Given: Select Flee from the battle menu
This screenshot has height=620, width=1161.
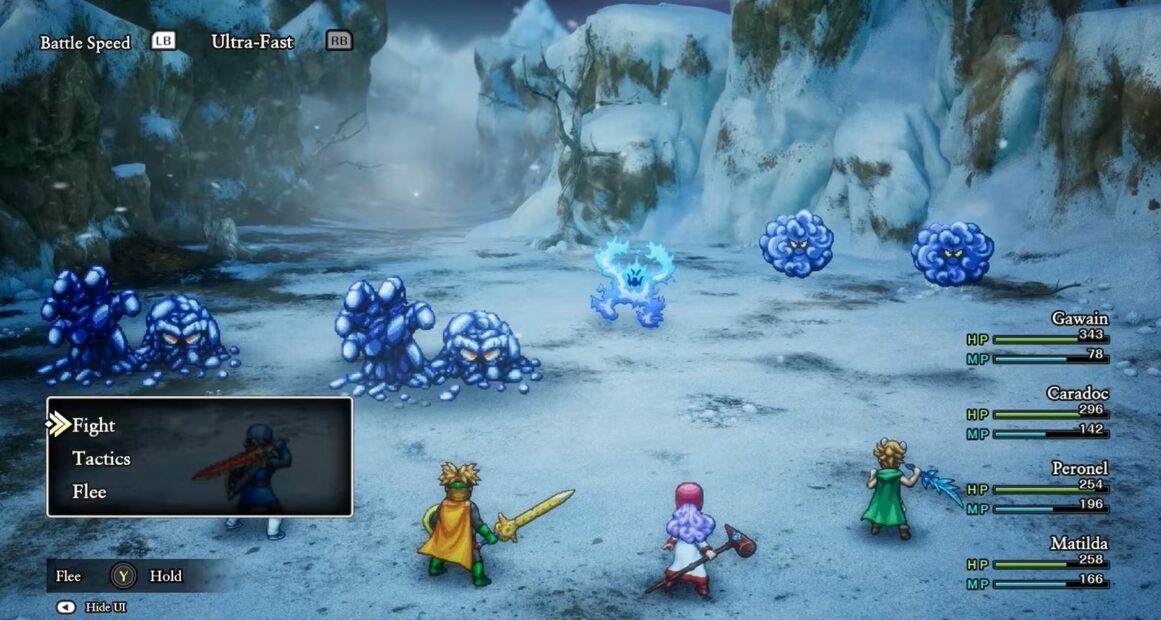Looking at the screenshot, I should 89,492.
